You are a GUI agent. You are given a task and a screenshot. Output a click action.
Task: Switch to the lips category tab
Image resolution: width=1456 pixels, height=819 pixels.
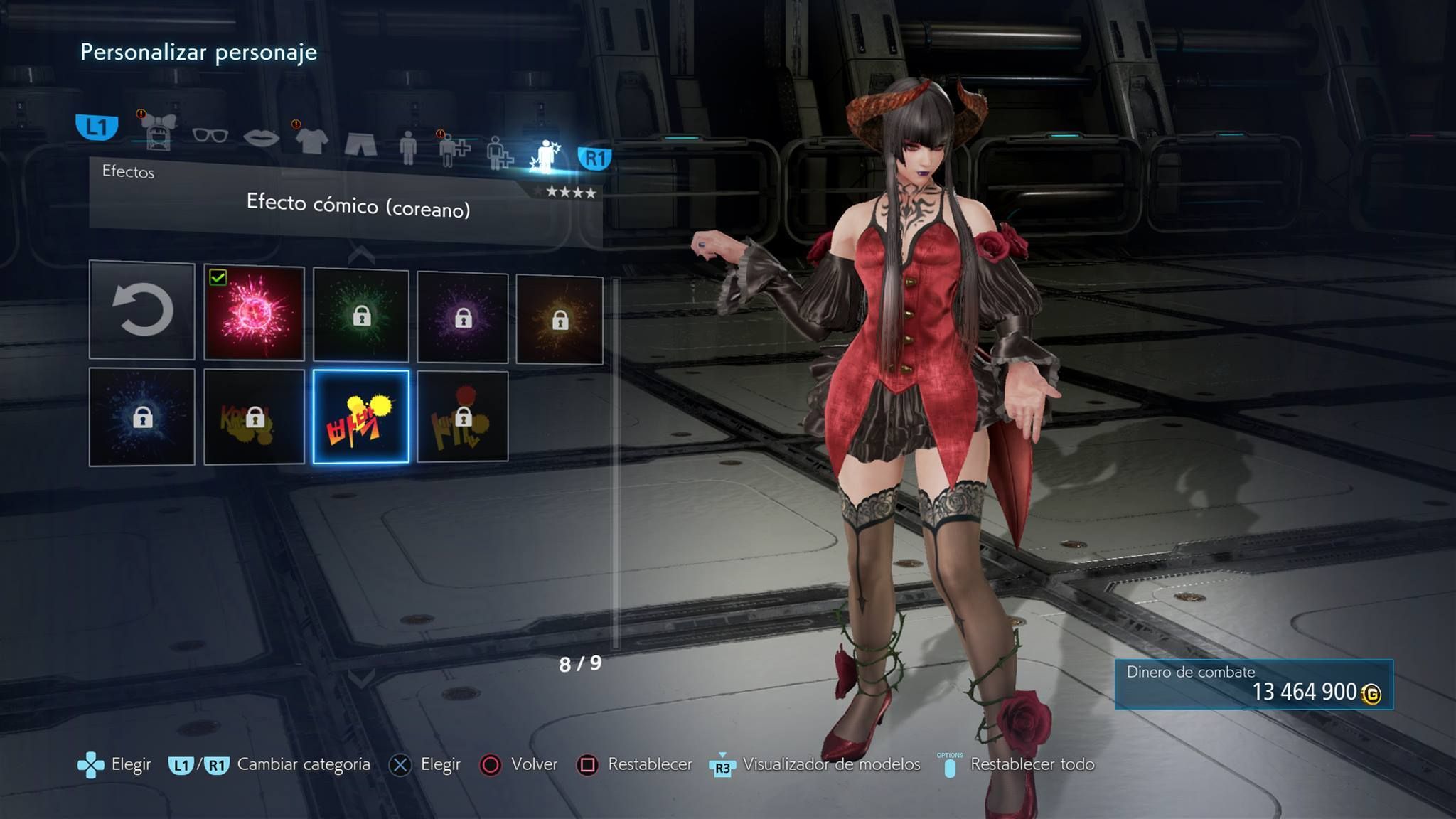261,137
